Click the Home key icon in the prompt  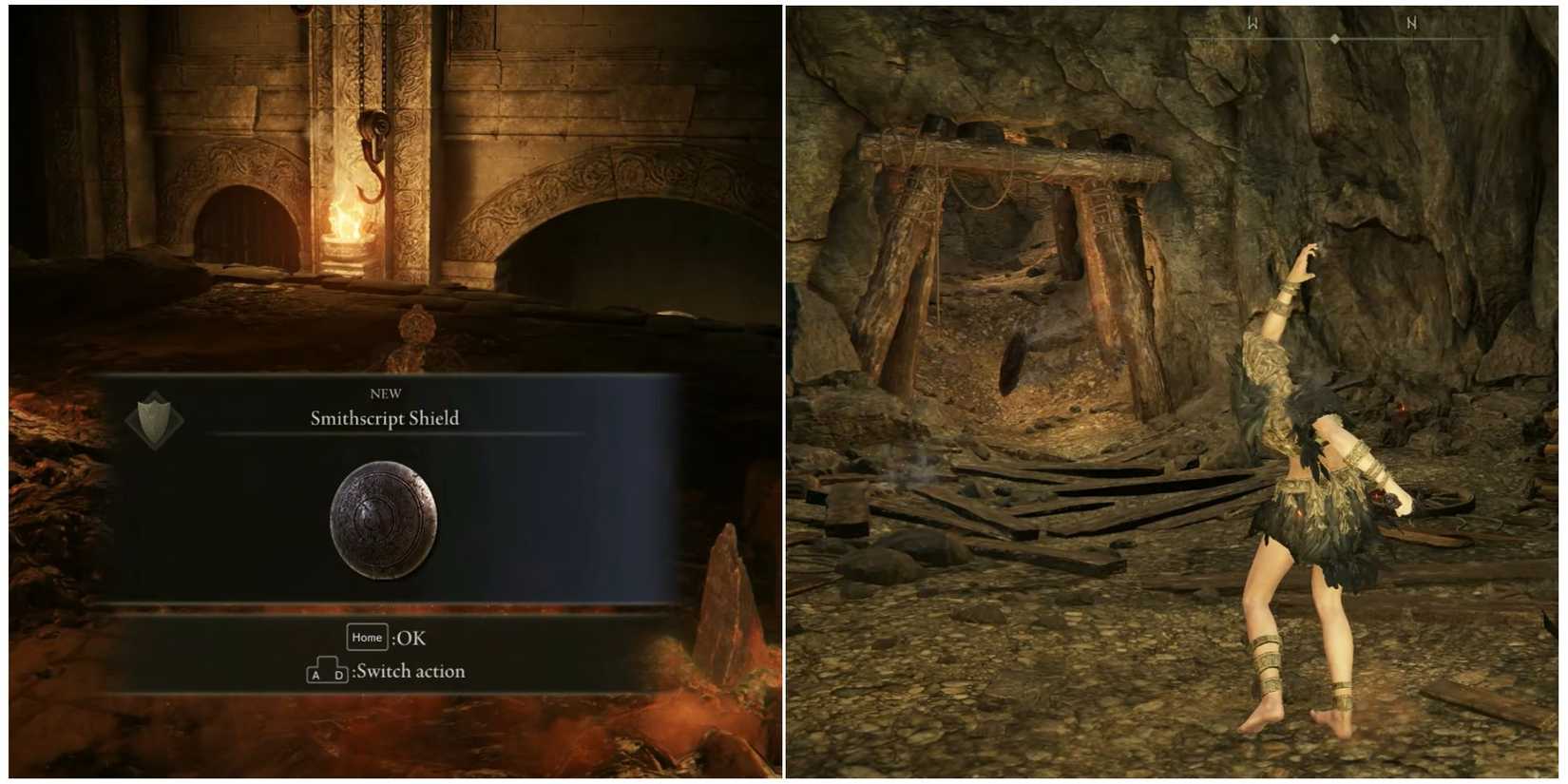click(367, 638)
